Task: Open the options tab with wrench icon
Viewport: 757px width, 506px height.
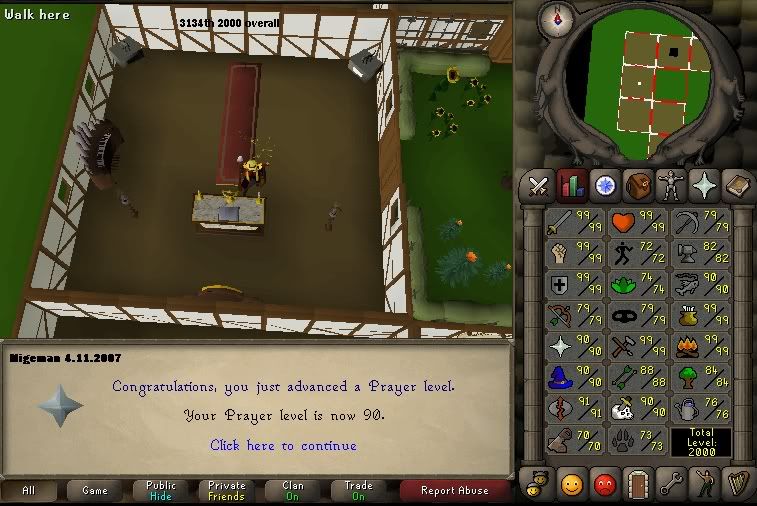Action: 671,485
